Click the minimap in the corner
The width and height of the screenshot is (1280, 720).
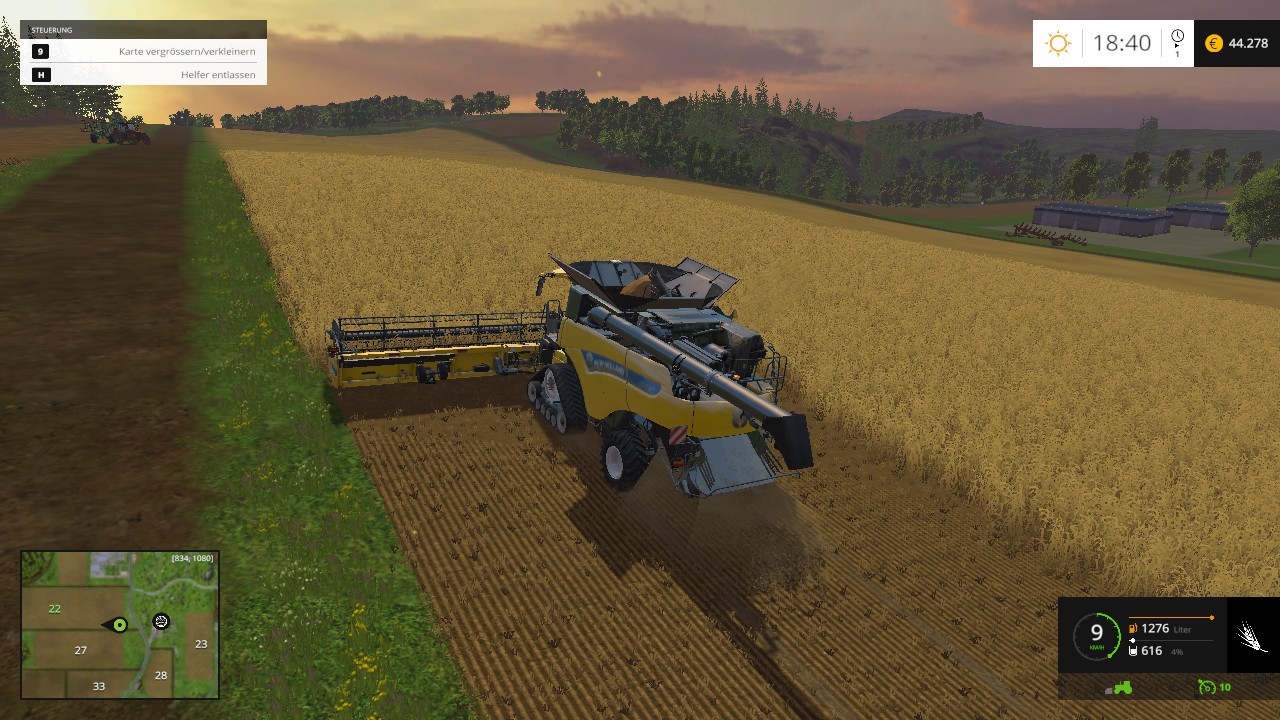pos(120,625)
